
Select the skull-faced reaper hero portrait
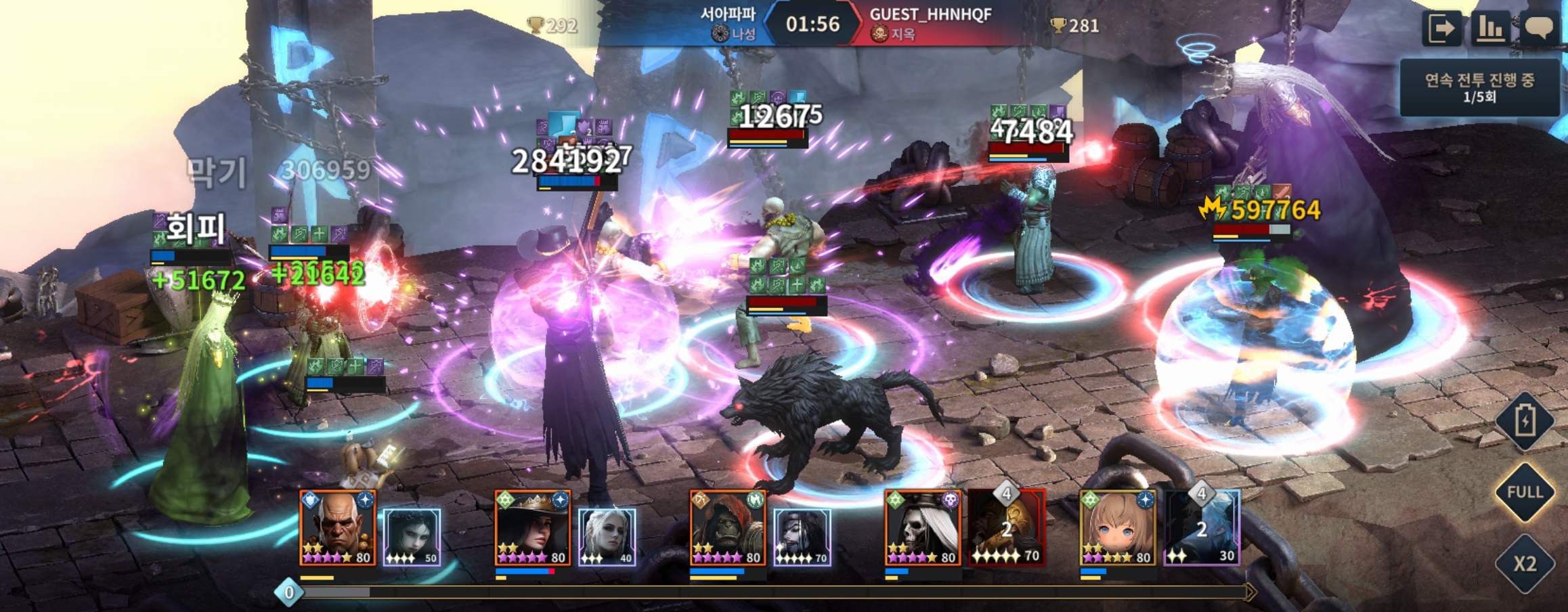[x=923, y=528]
